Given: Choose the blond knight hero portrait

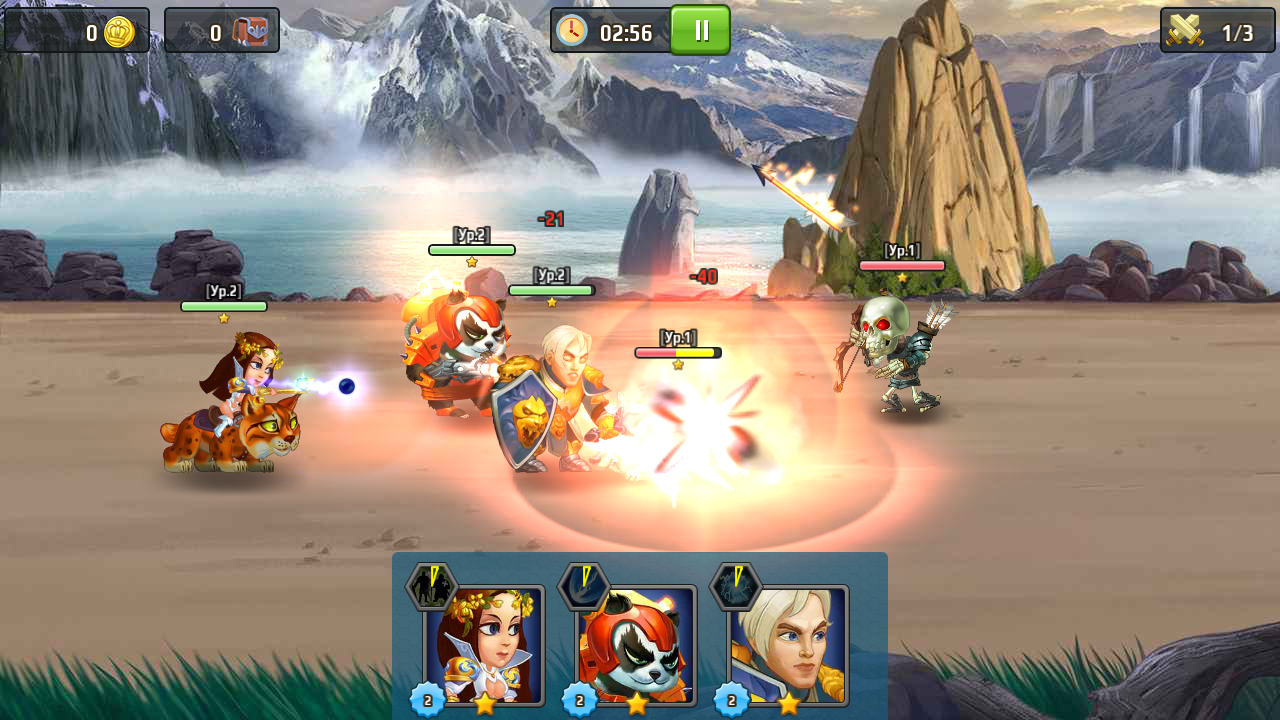Looking at the screenshot, I should click(789, 645).
